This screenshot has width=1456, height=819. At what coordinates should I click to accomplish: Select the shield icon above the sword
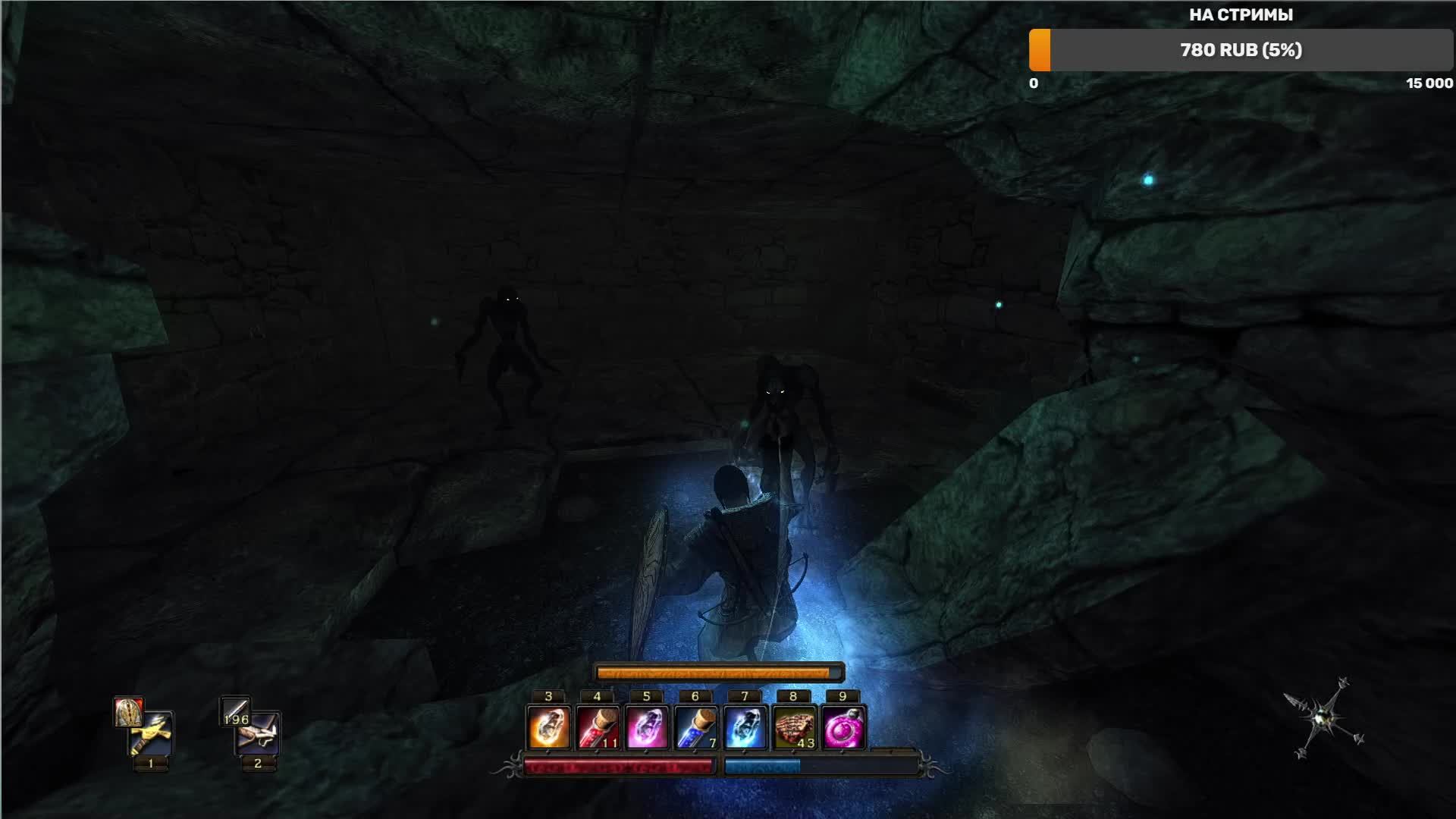click(128, 712)
